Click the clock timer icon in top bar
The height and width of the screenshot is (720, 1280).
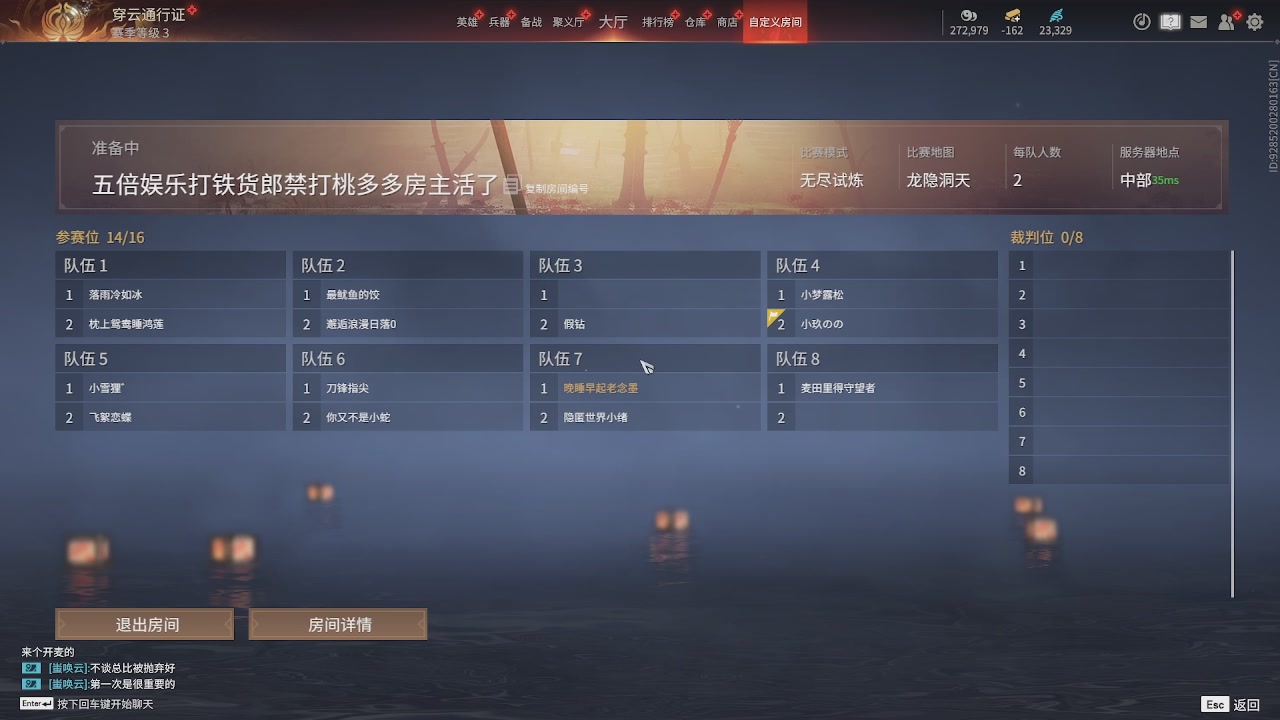coord(1142,21)
